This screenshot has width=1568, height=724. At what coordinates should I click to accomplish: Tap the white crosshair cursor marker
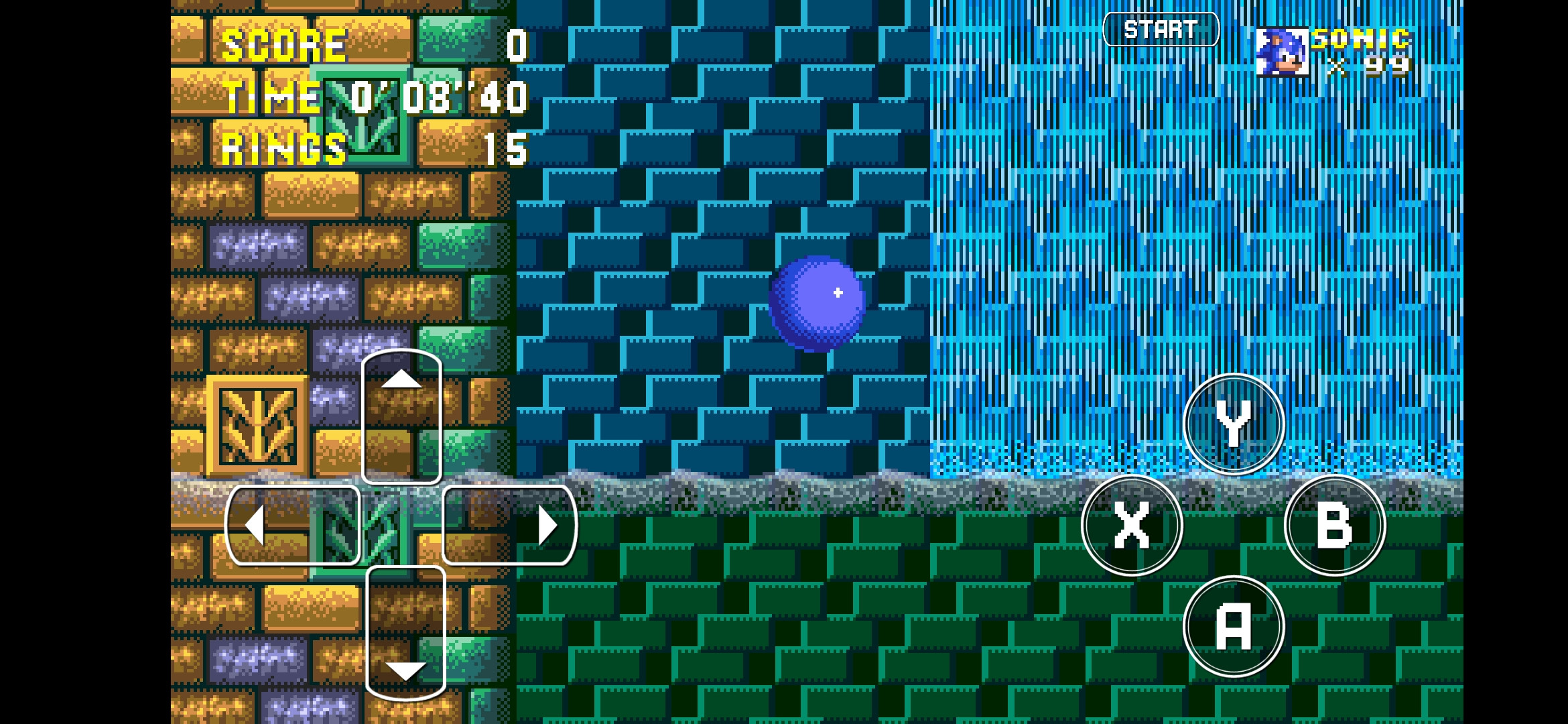tap(837, 292)
